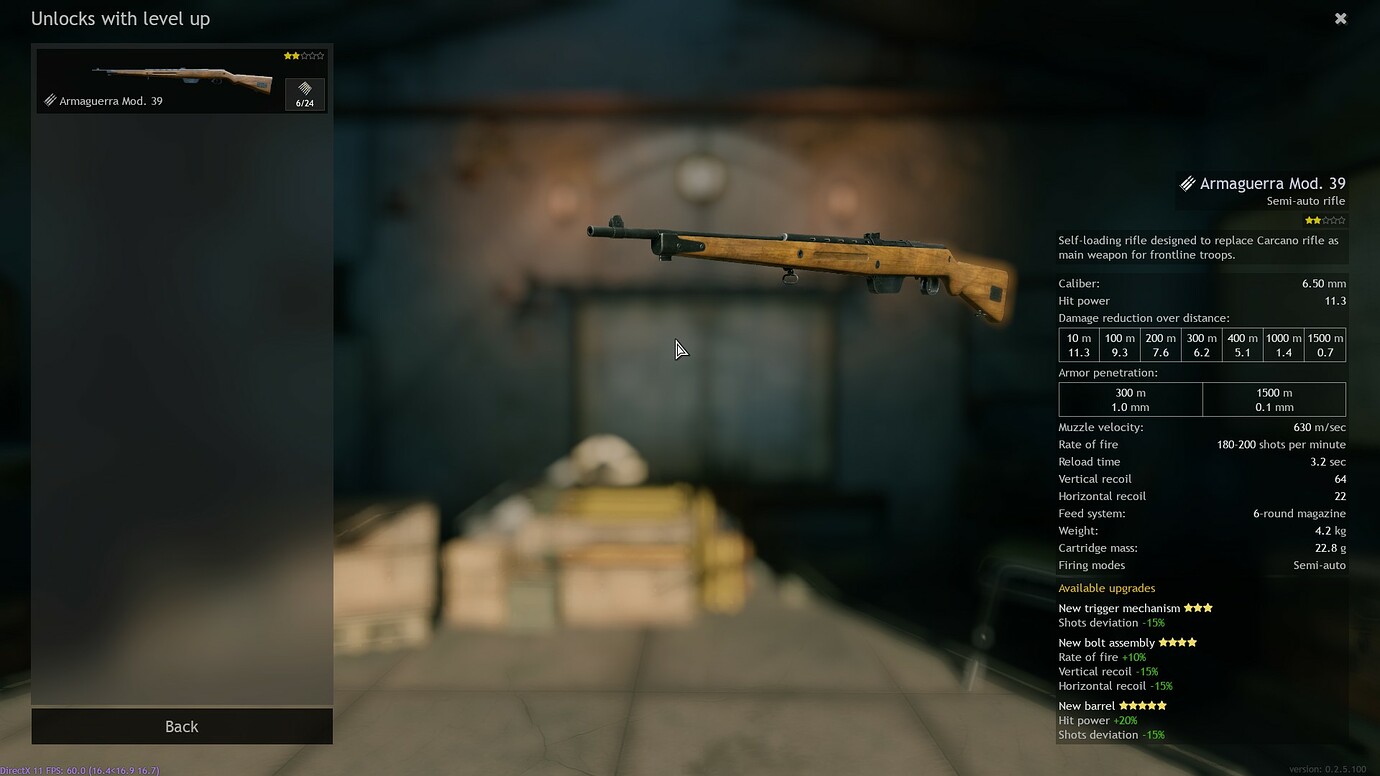
Task: Click the Back button
Action: pos(182,726)
